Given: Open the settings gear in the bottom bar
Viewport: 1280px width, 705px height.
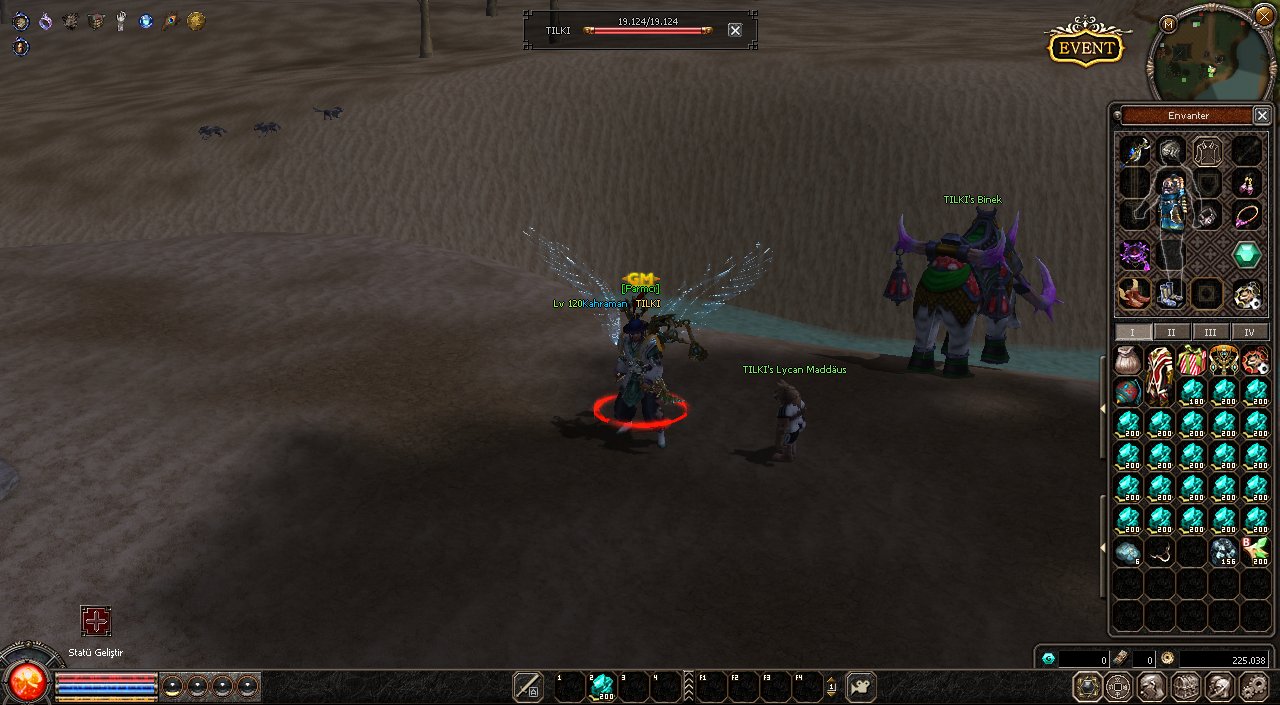Looking at the screenshot, I should coord(1253,687).
